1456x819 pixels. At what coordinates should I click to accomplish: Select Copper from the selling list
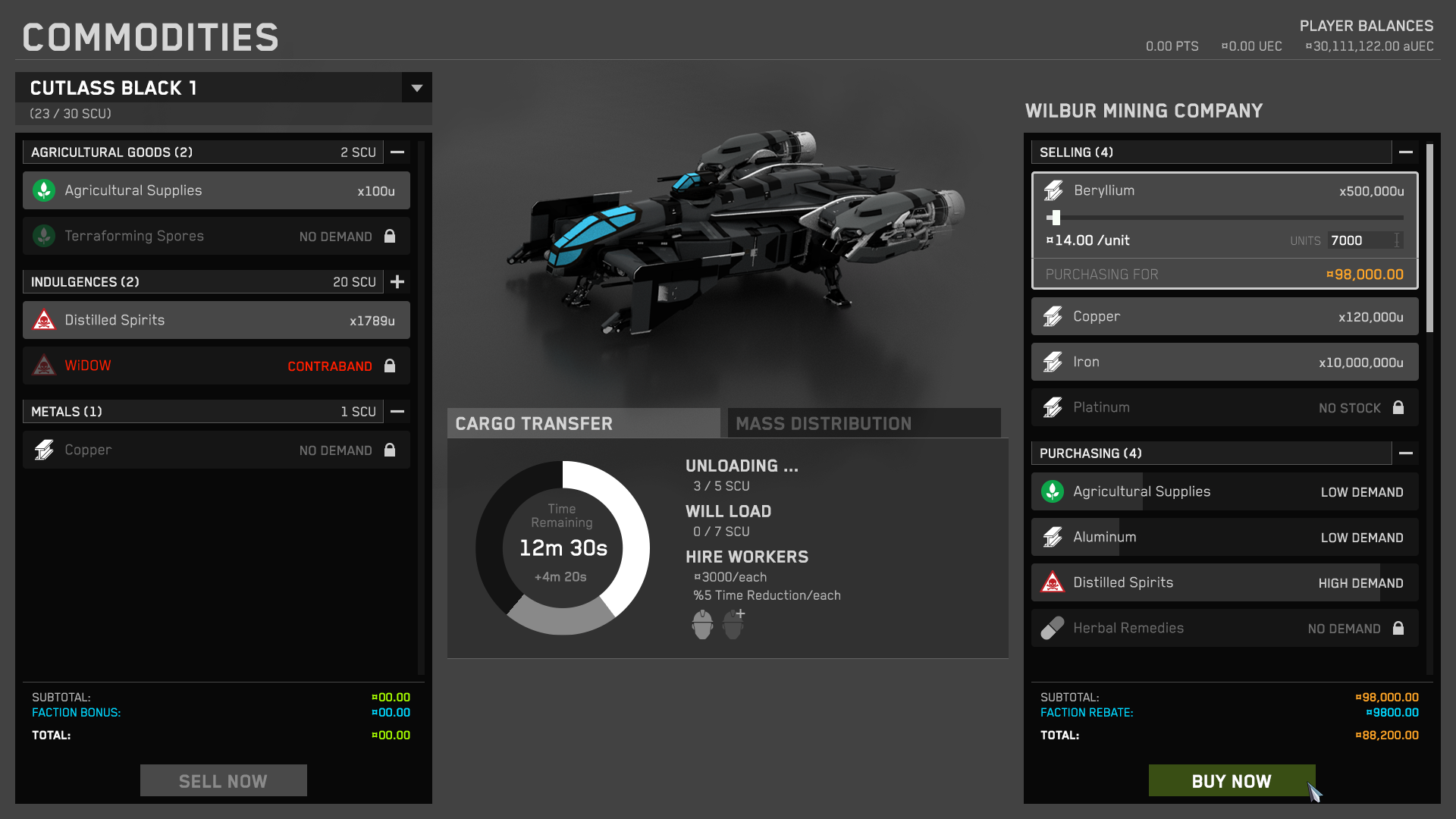click(1224, 317)
